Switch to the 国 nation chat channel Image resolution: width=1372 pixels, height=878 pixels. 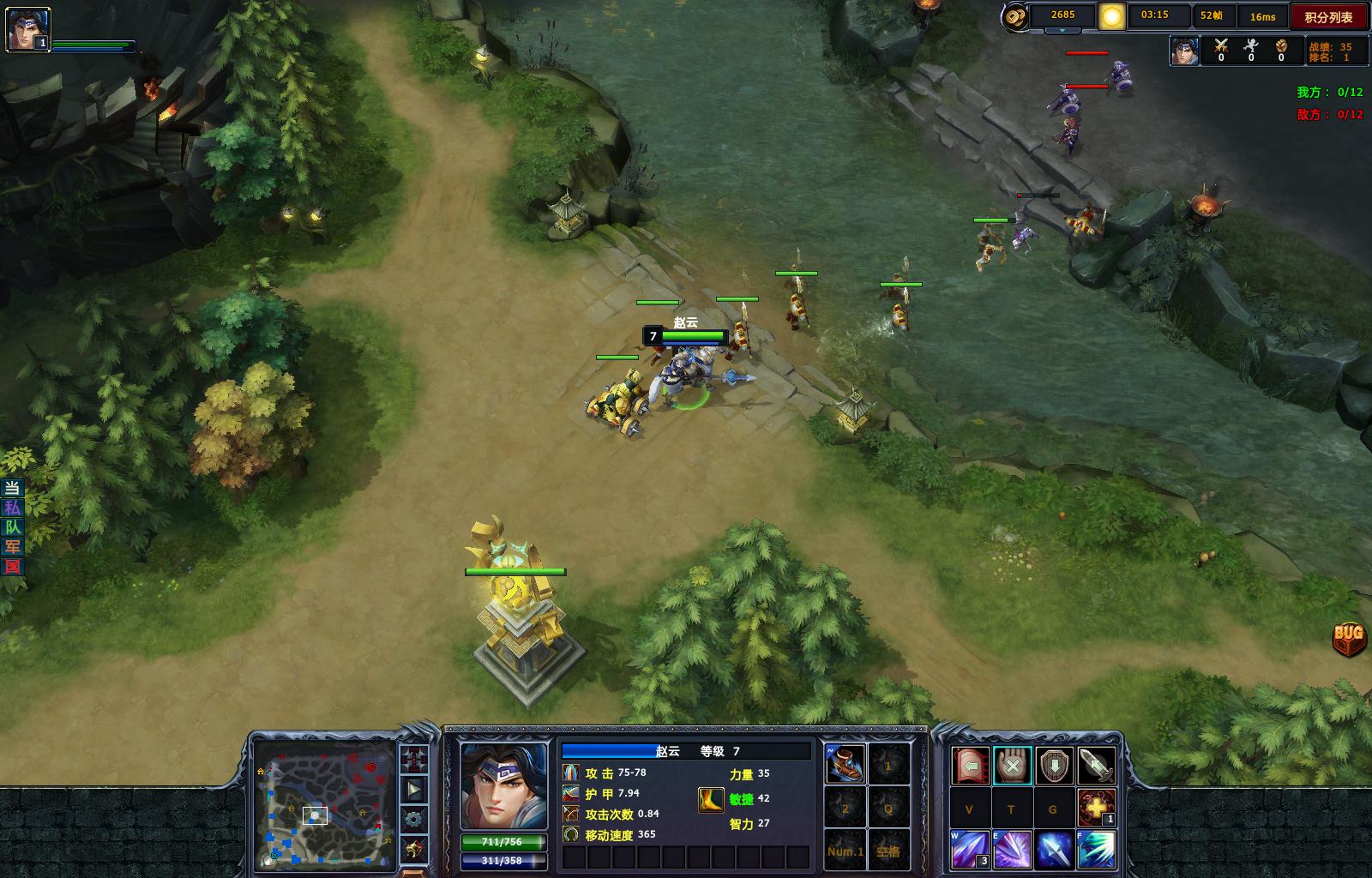pos(12,566)
